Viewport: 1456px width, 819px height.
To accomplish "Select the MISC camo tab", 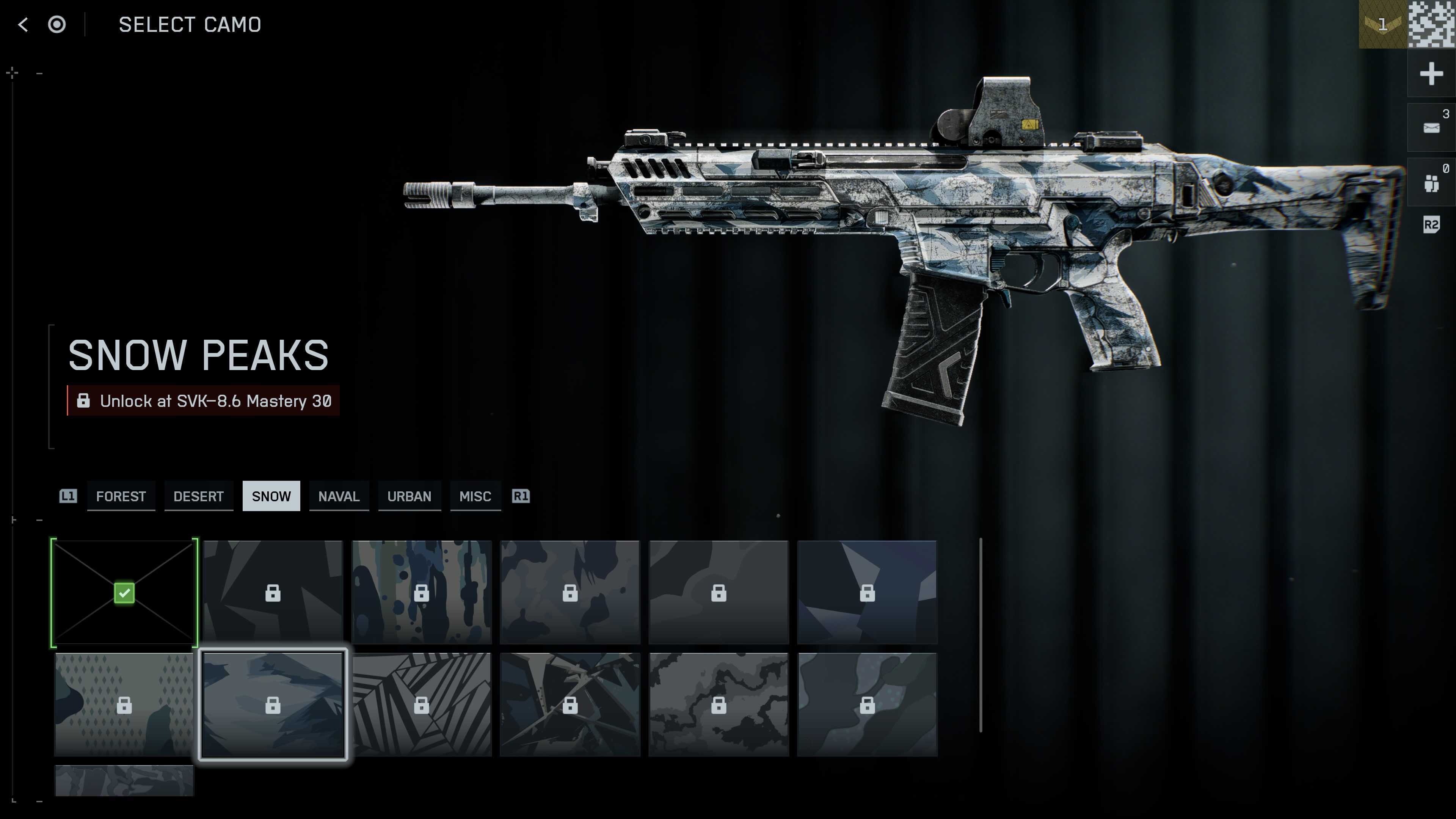I will click(475, 496).
